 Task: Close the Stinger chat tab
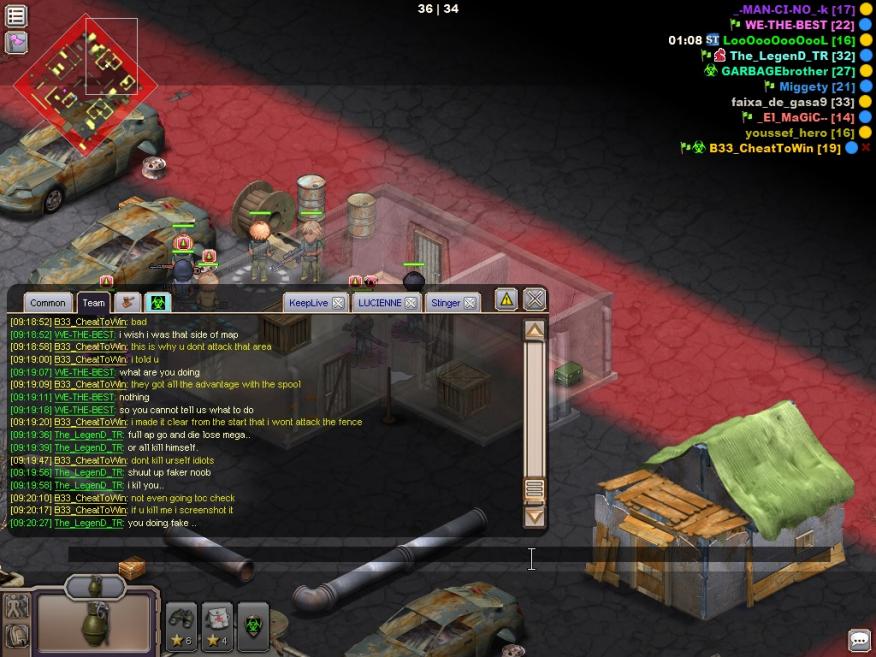coord(469,303)
